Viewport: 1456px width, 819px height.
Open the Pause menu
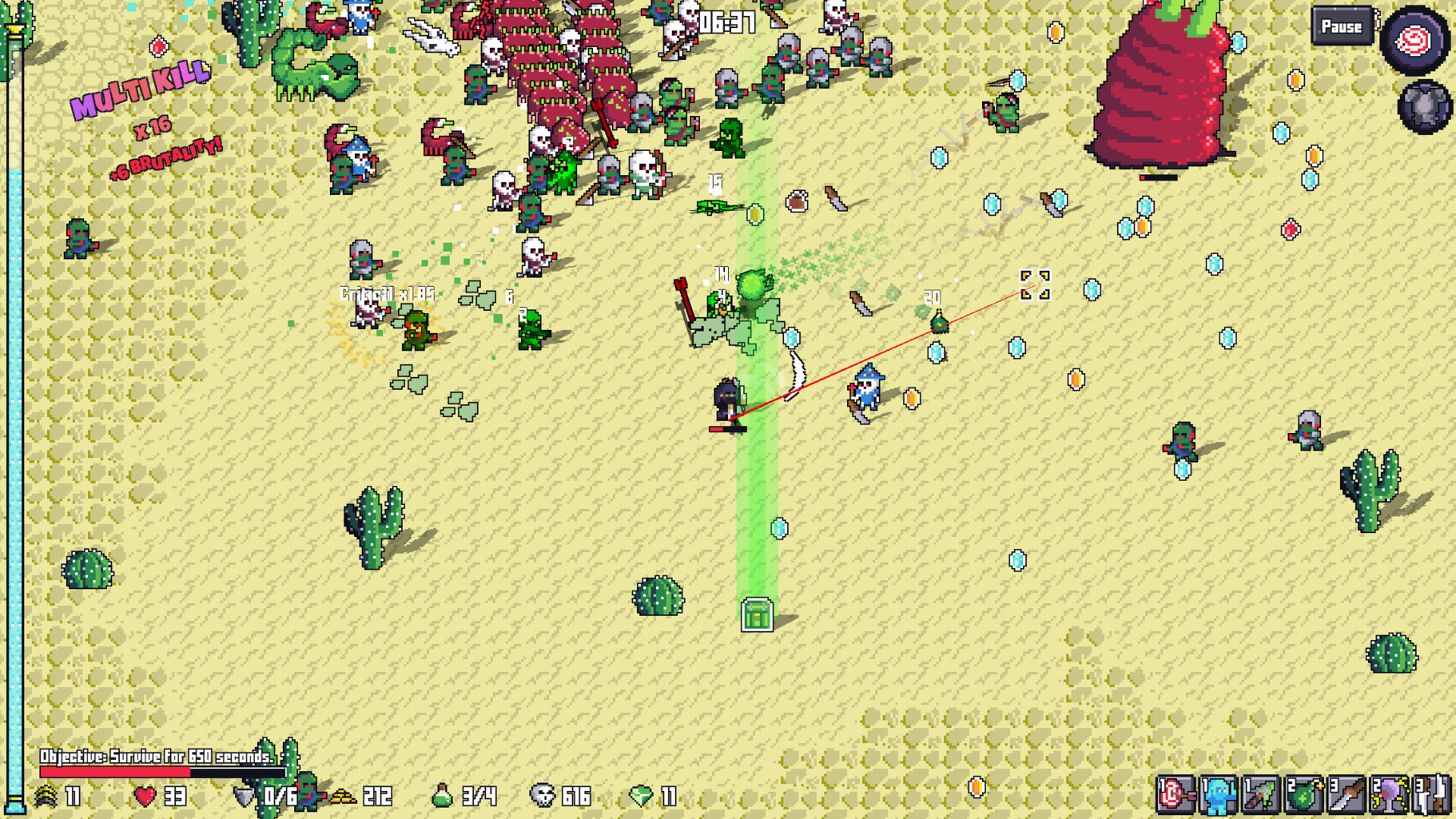1341,27
